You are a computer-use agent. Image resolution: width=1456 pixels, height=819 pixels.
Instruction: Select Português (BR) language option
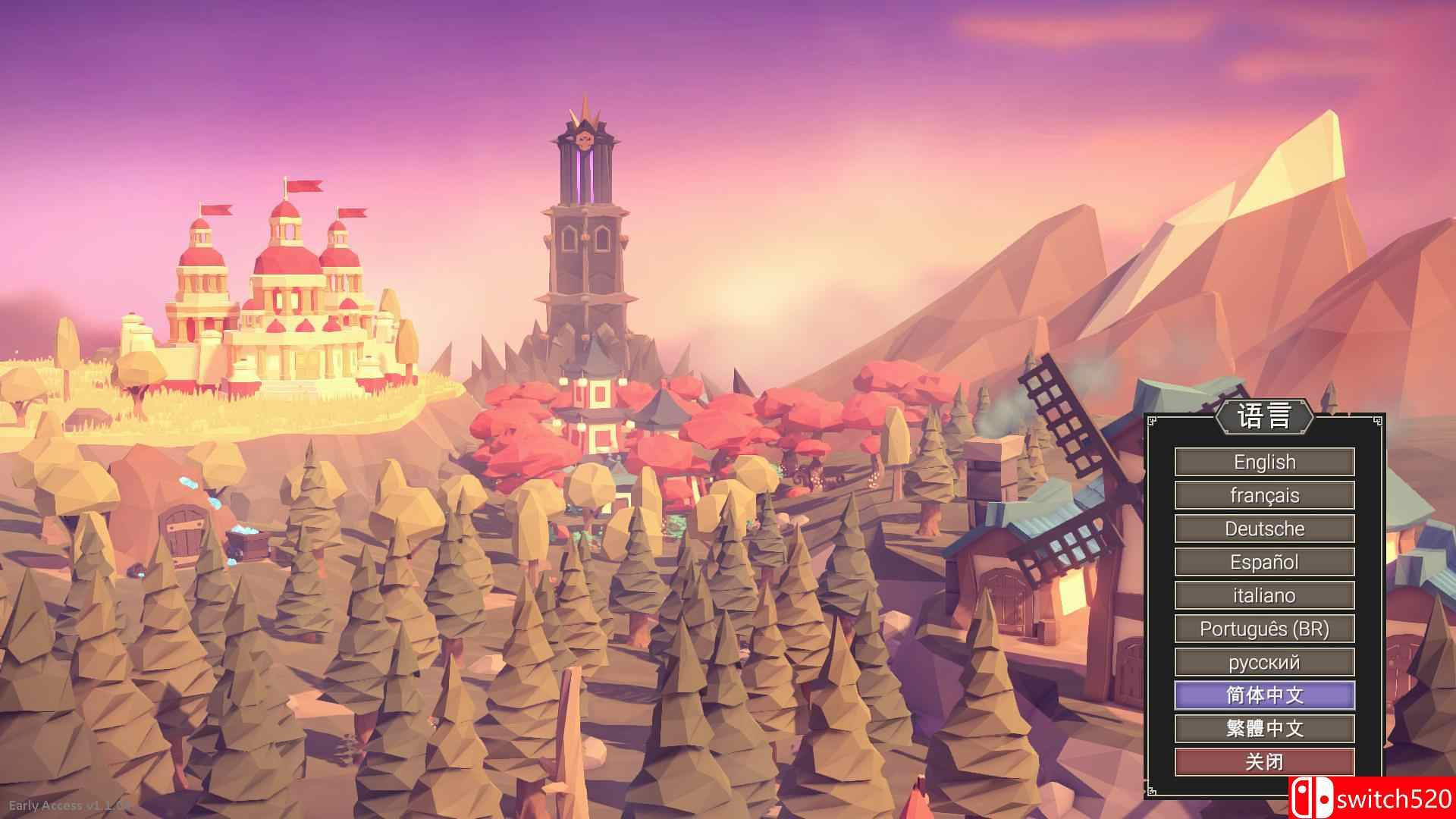point(1263,628)
